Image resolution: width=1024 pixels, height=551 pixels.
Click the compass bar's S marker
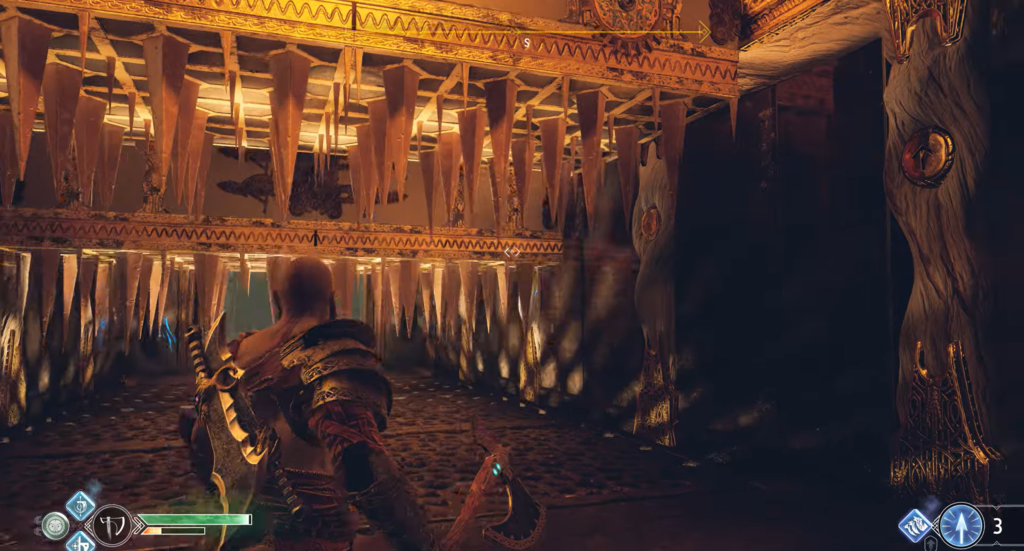(x=526, y=42)
